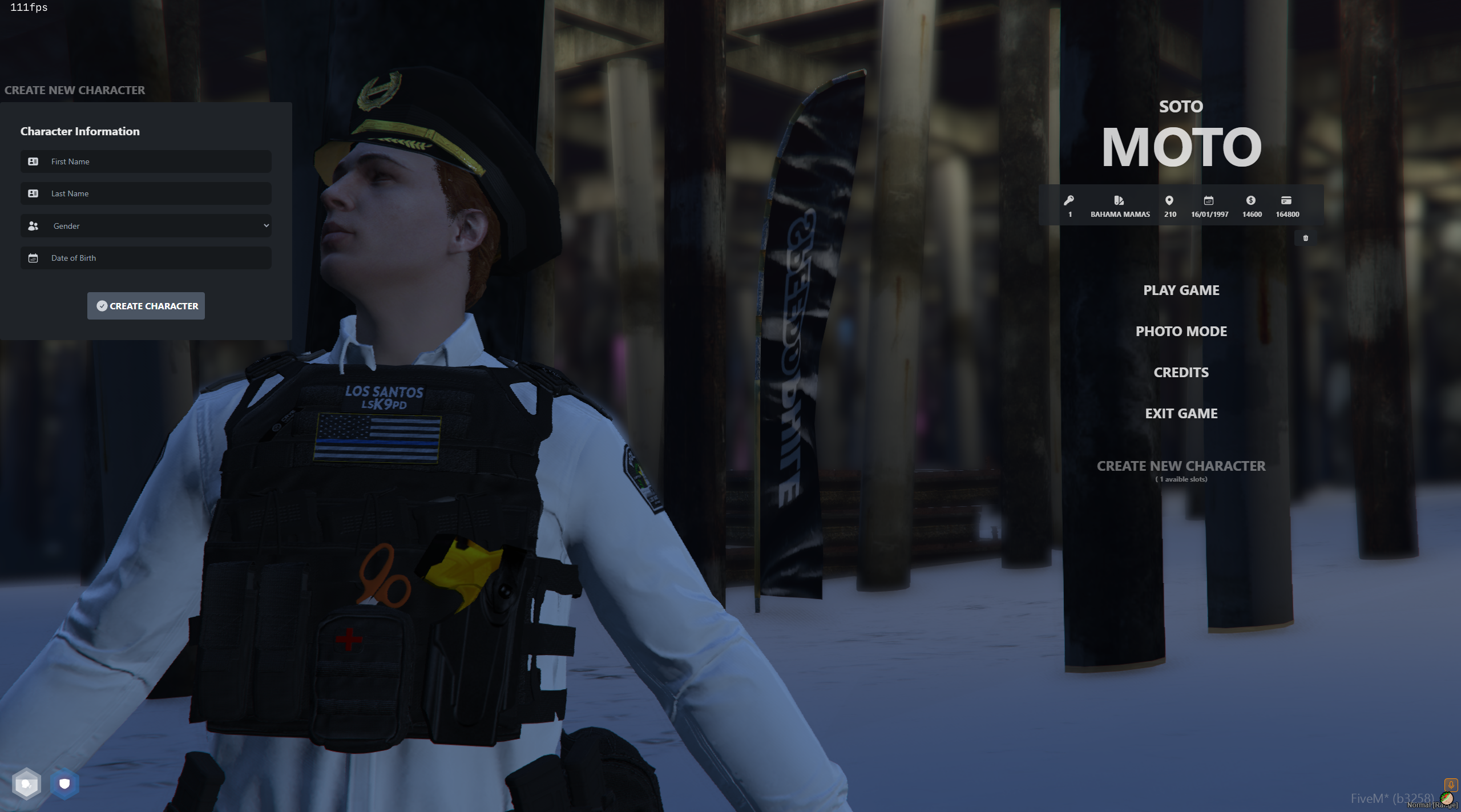This screenshot has width=1461, height=812.
Task: Open Photo Mode
Action: [x=1181, y=332]
